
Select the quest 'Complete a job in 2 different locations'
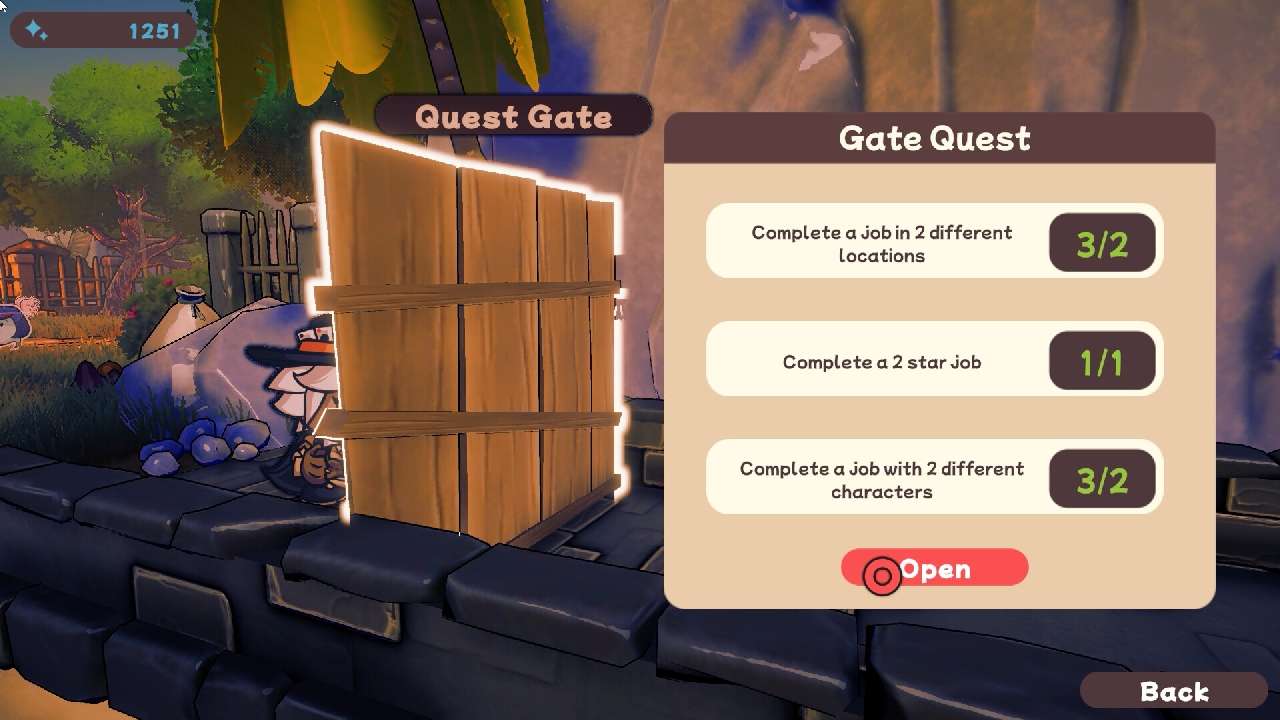(x=880, y=241)
